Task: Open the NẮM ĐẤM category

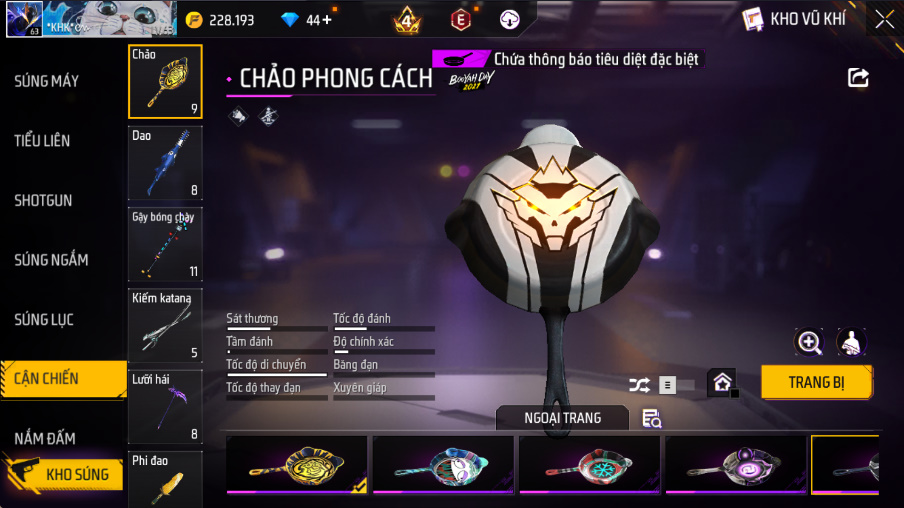Action: click(45, 439)
